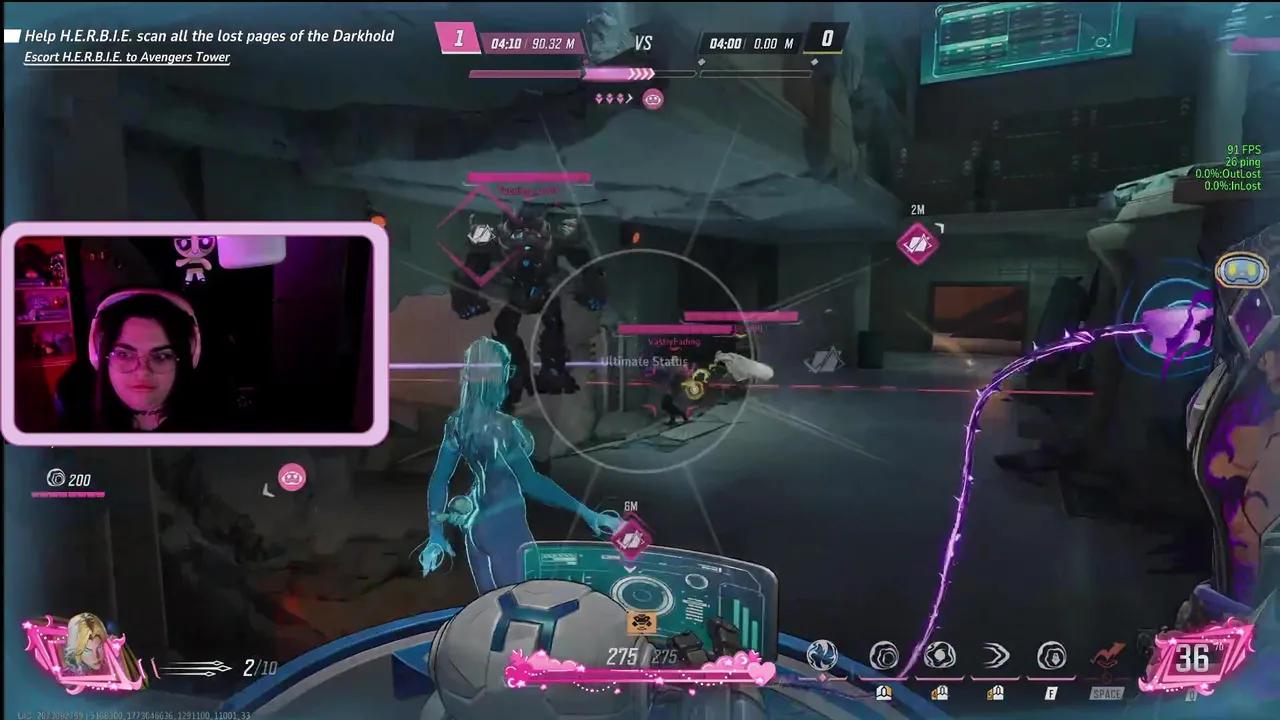The width and height of the screenshot is (1280, 720).
Task: Select the VS scoreboard panel at top center
Action: [x=643, y=43]
